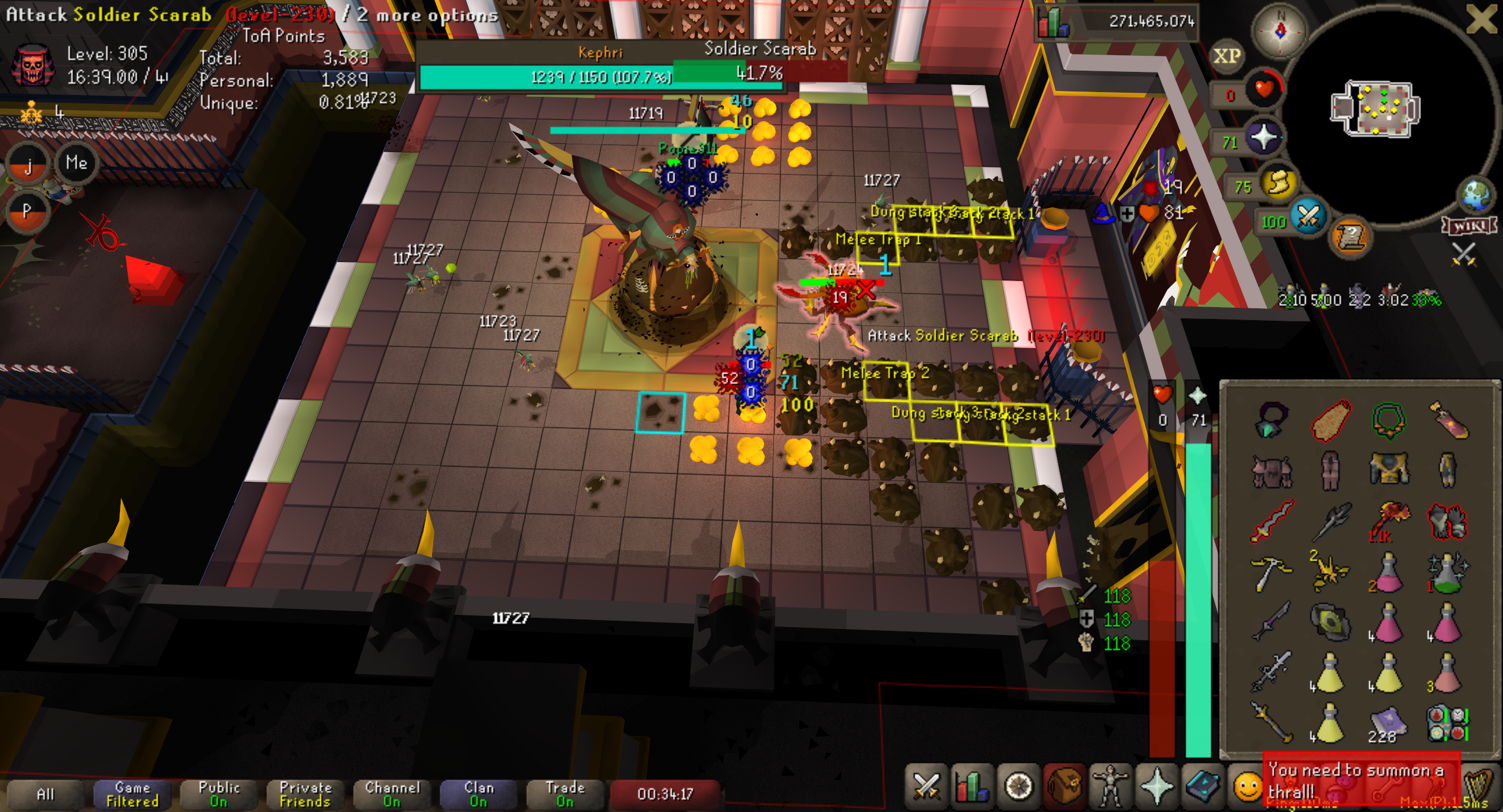Activate the special attack orb

pos(1307,219)
